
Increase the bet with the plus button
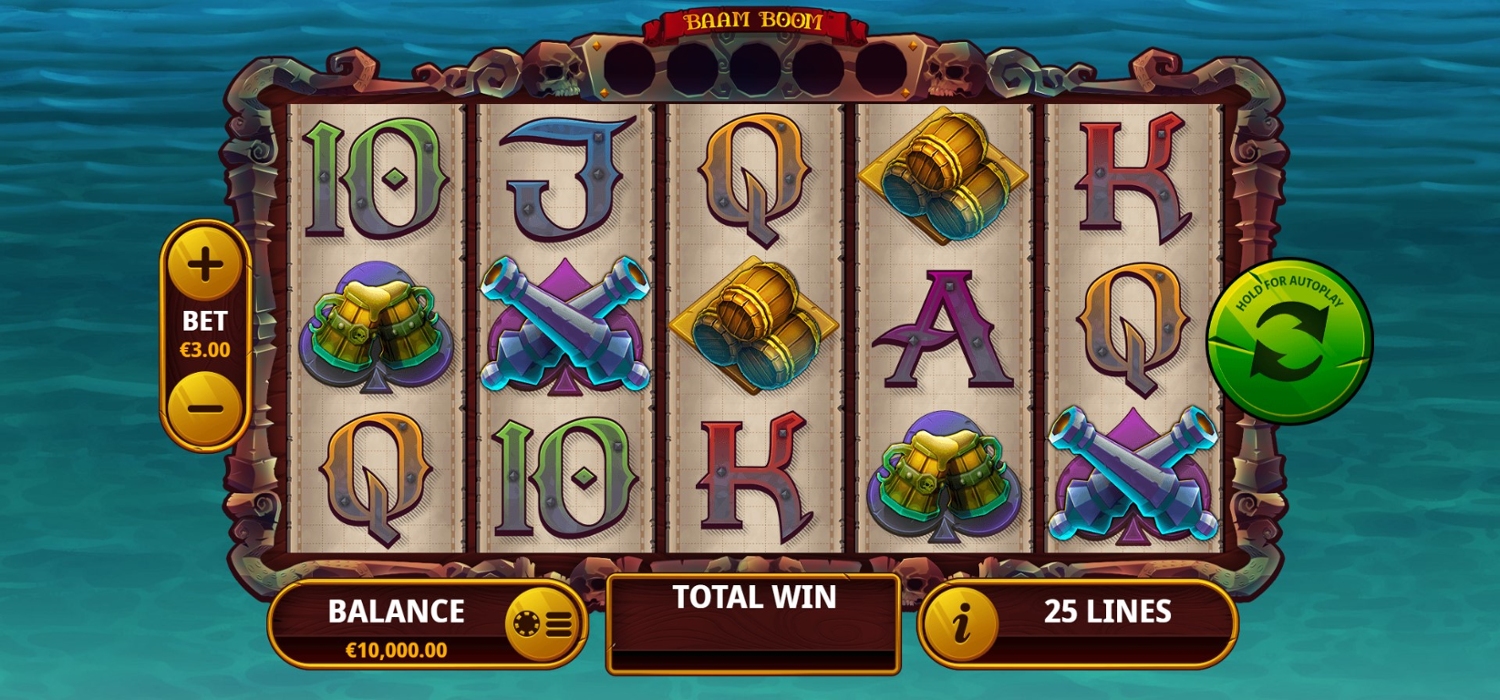pos(205,266)
